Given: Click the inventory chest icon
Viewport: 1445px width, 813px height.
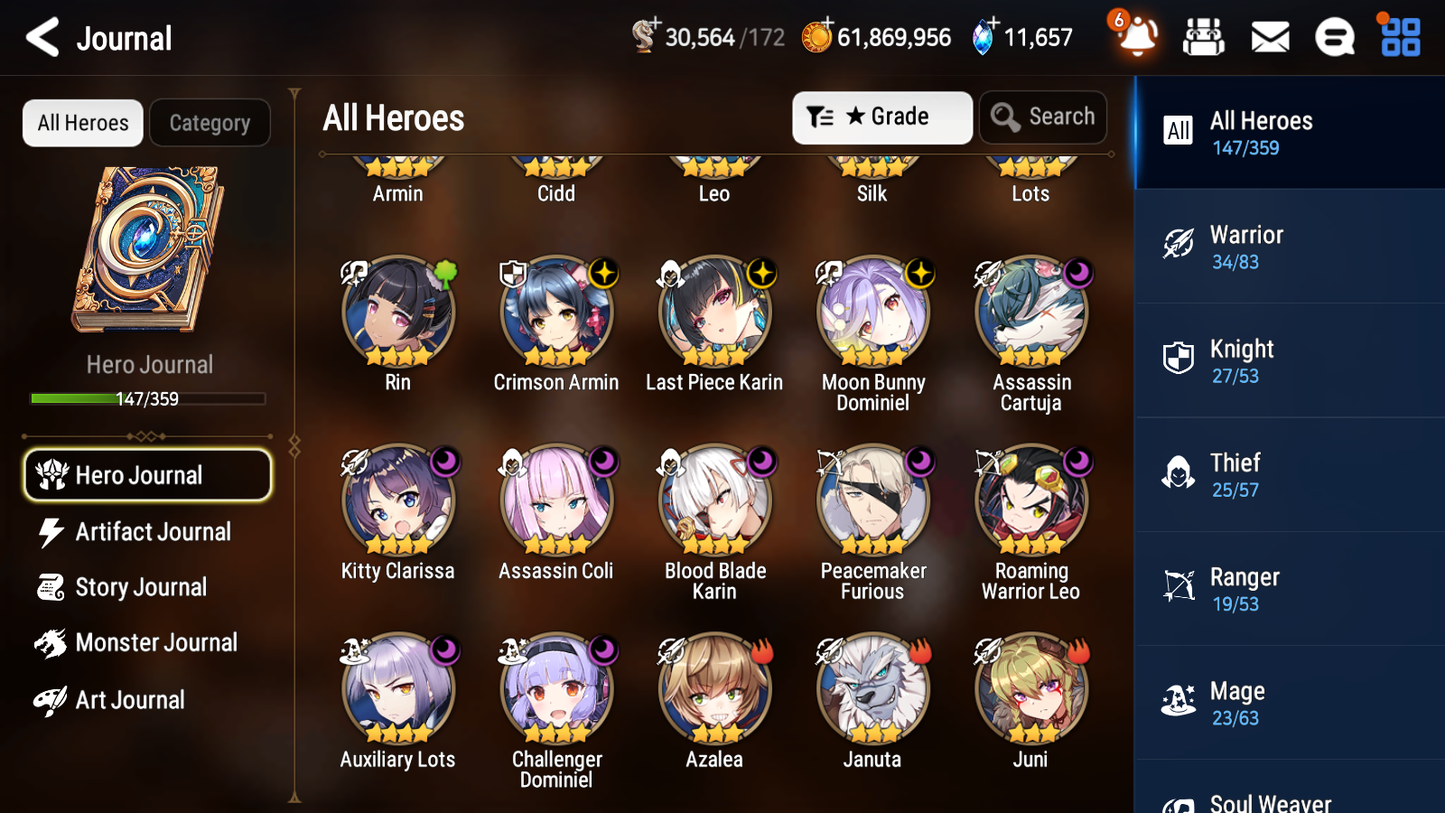Looking at the screenshot, I should point(1203,36).
